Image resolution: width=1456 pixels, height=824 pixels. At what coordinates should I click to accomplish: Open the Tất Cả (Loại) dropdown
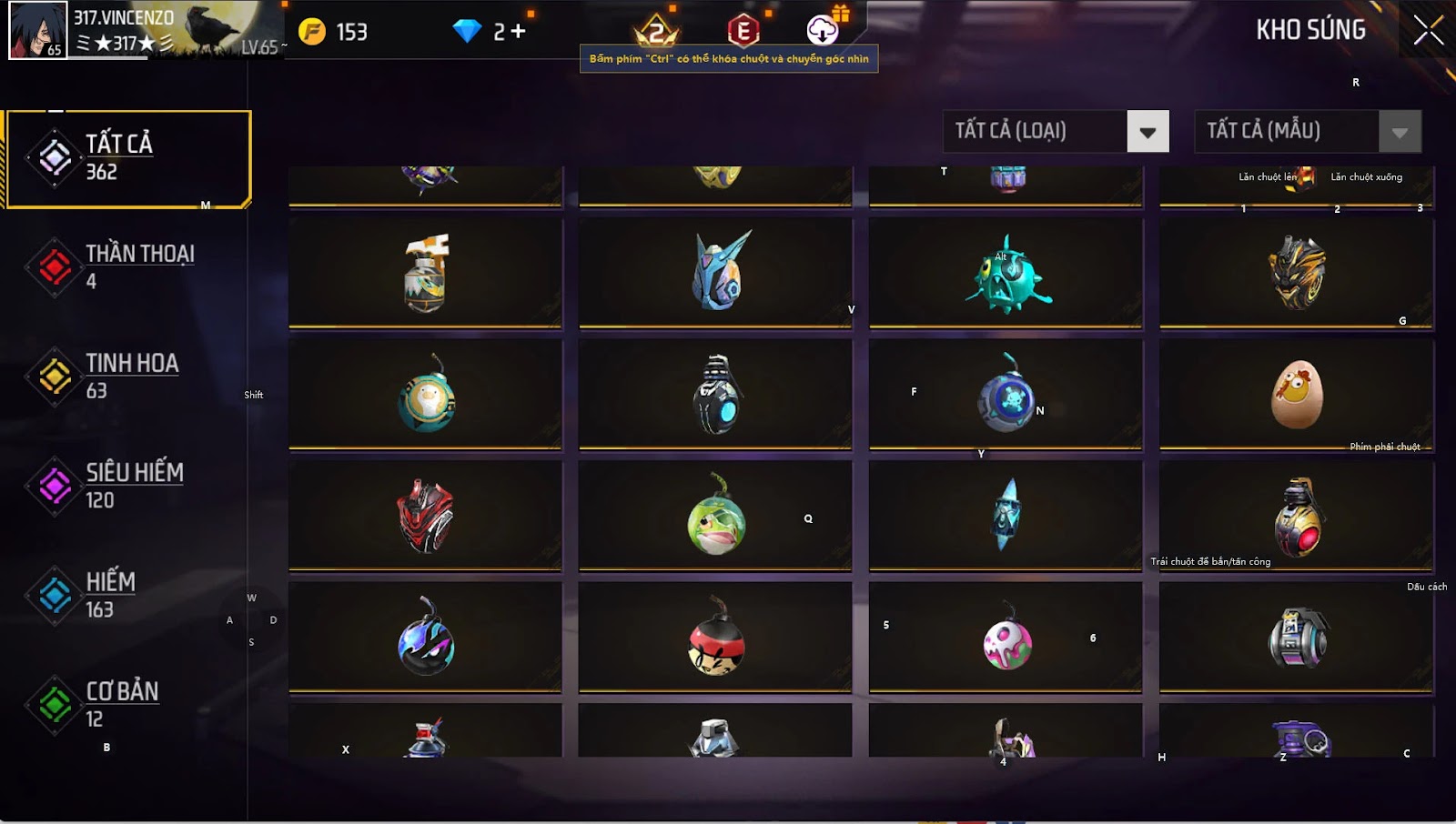coord(1148,132)
